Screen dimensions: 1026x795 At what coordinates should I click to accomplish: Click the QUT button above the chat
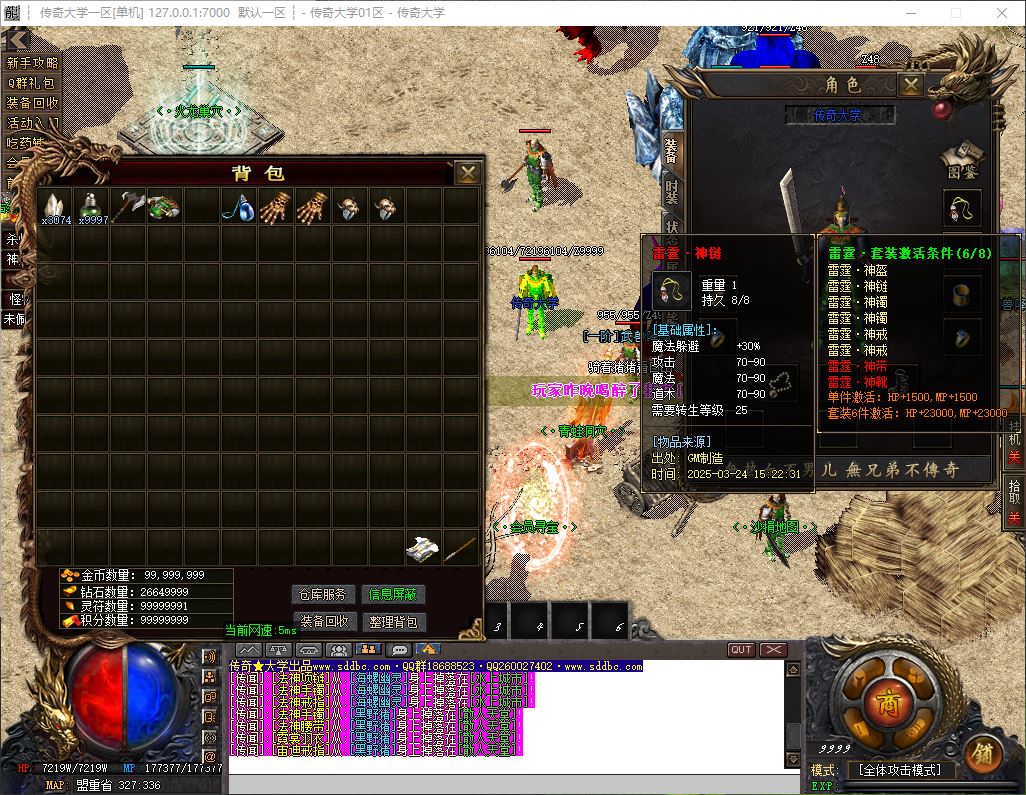[741, 650]
